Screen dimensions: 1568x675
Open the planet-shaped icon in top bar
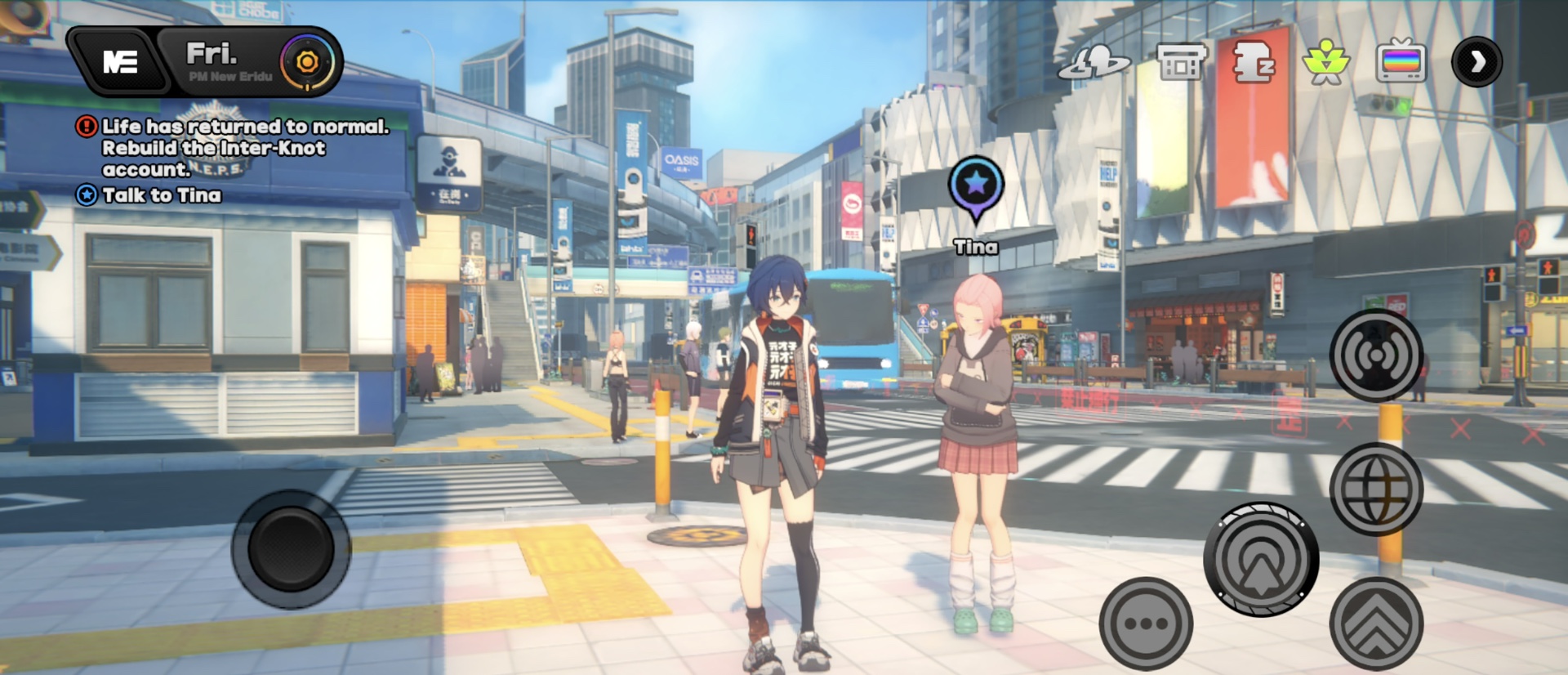pos(1093,62)
